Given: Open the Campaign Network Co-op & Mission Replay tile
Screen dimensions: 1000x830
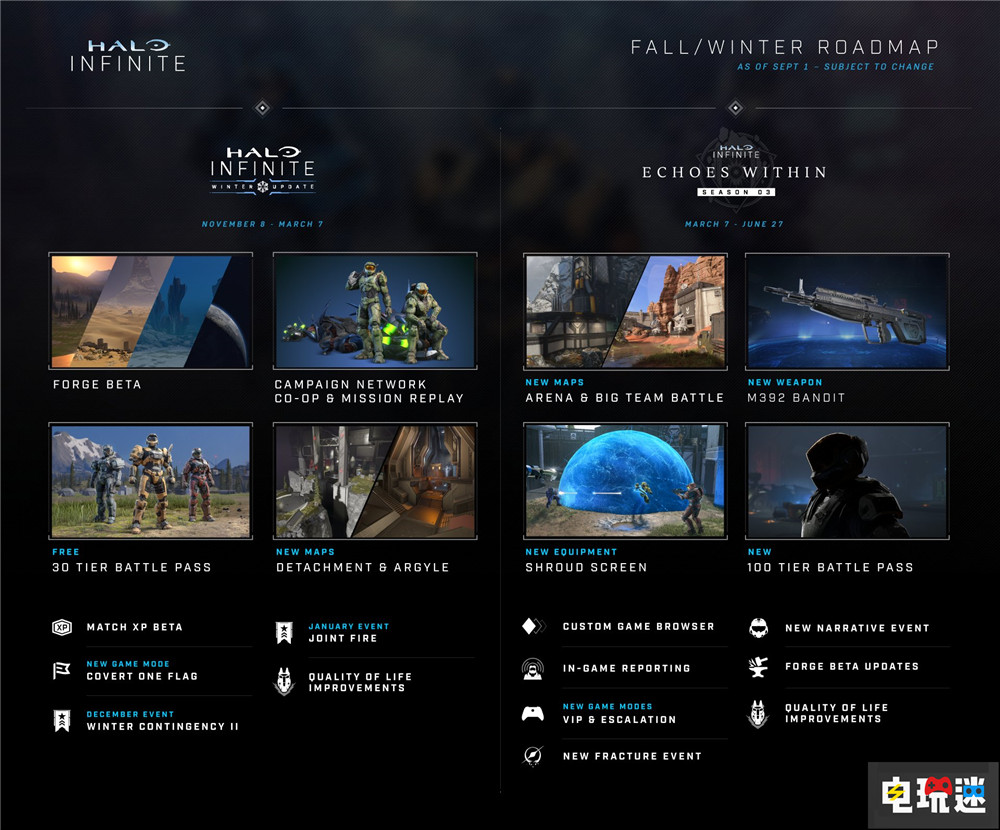Looking at the screenshot, I should [375, 310].
